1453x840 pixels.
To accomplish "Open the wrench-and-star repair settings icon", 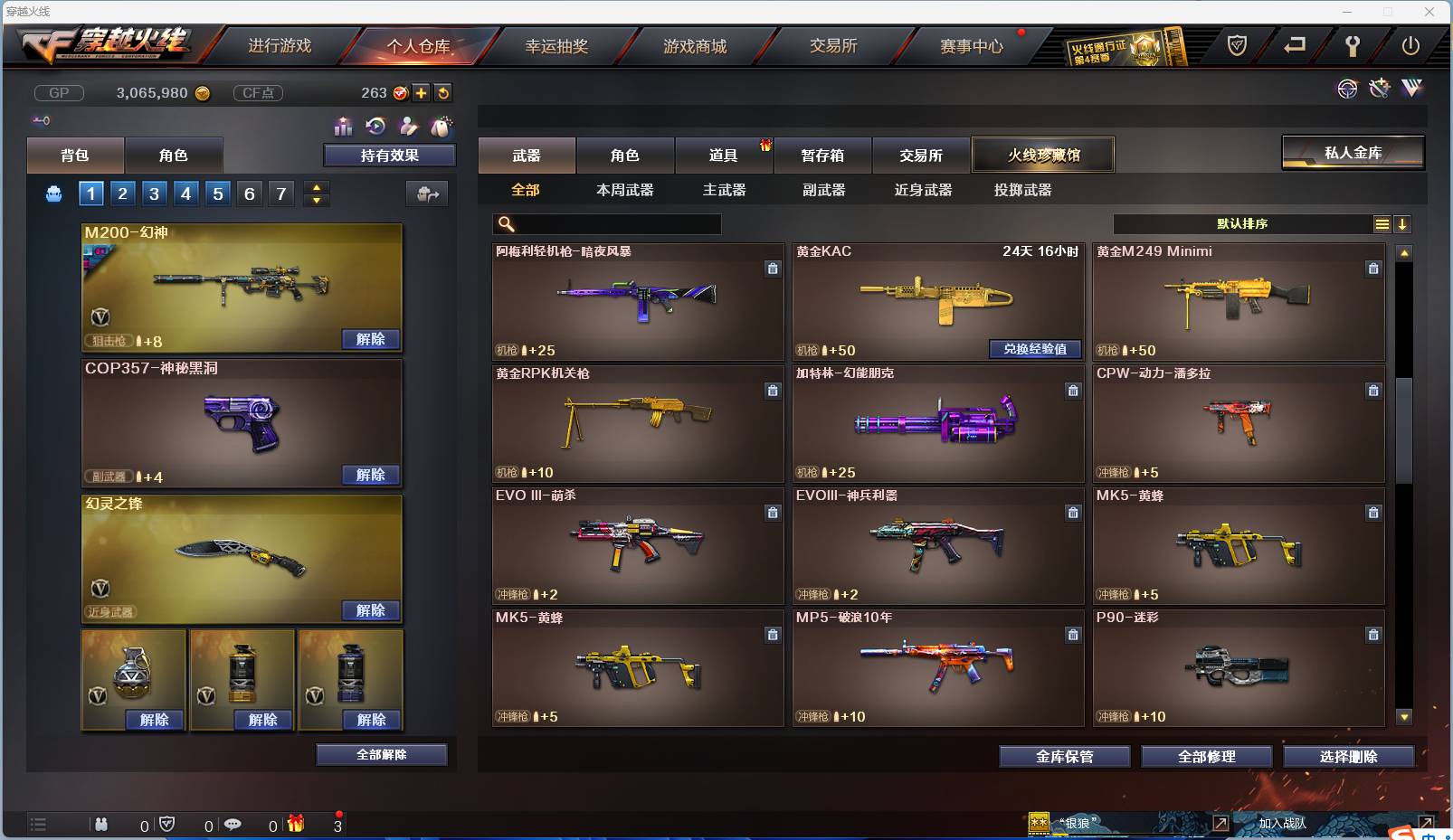I will [1379, 89].
